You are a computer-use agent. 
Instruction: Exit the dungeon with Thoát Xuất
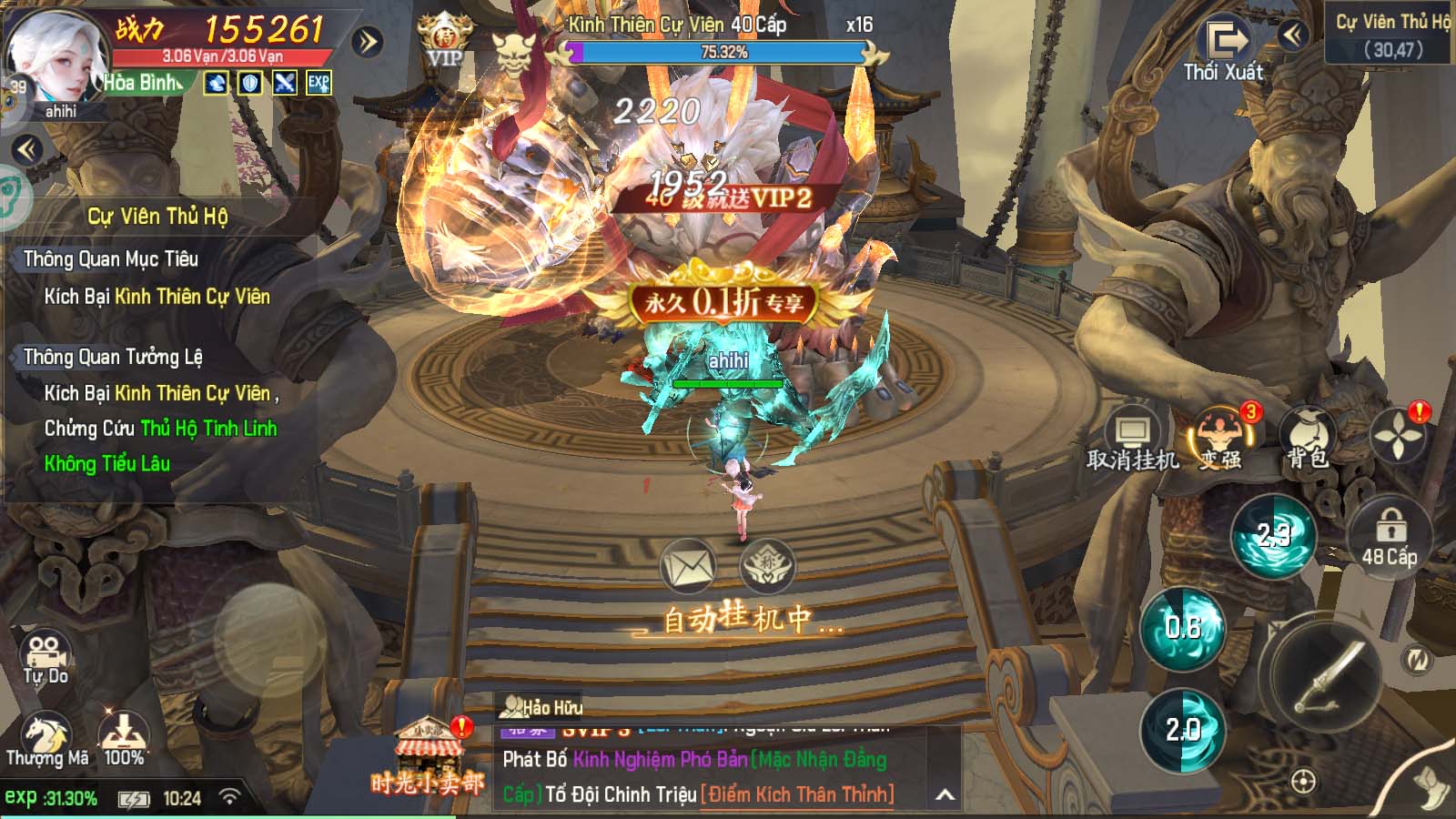point(1225,50)
